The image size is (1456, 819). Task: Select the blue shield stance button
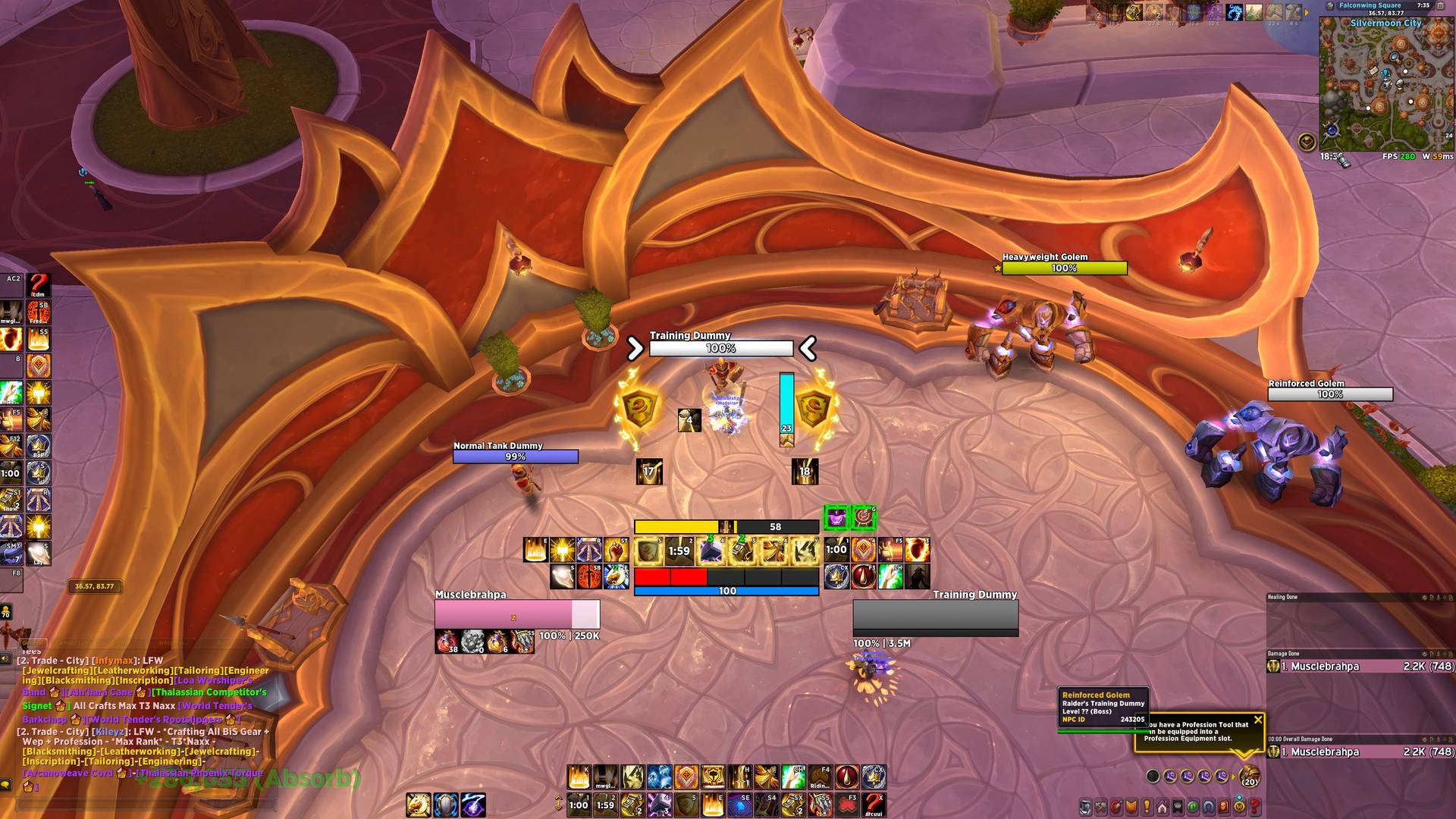(445, 805)
